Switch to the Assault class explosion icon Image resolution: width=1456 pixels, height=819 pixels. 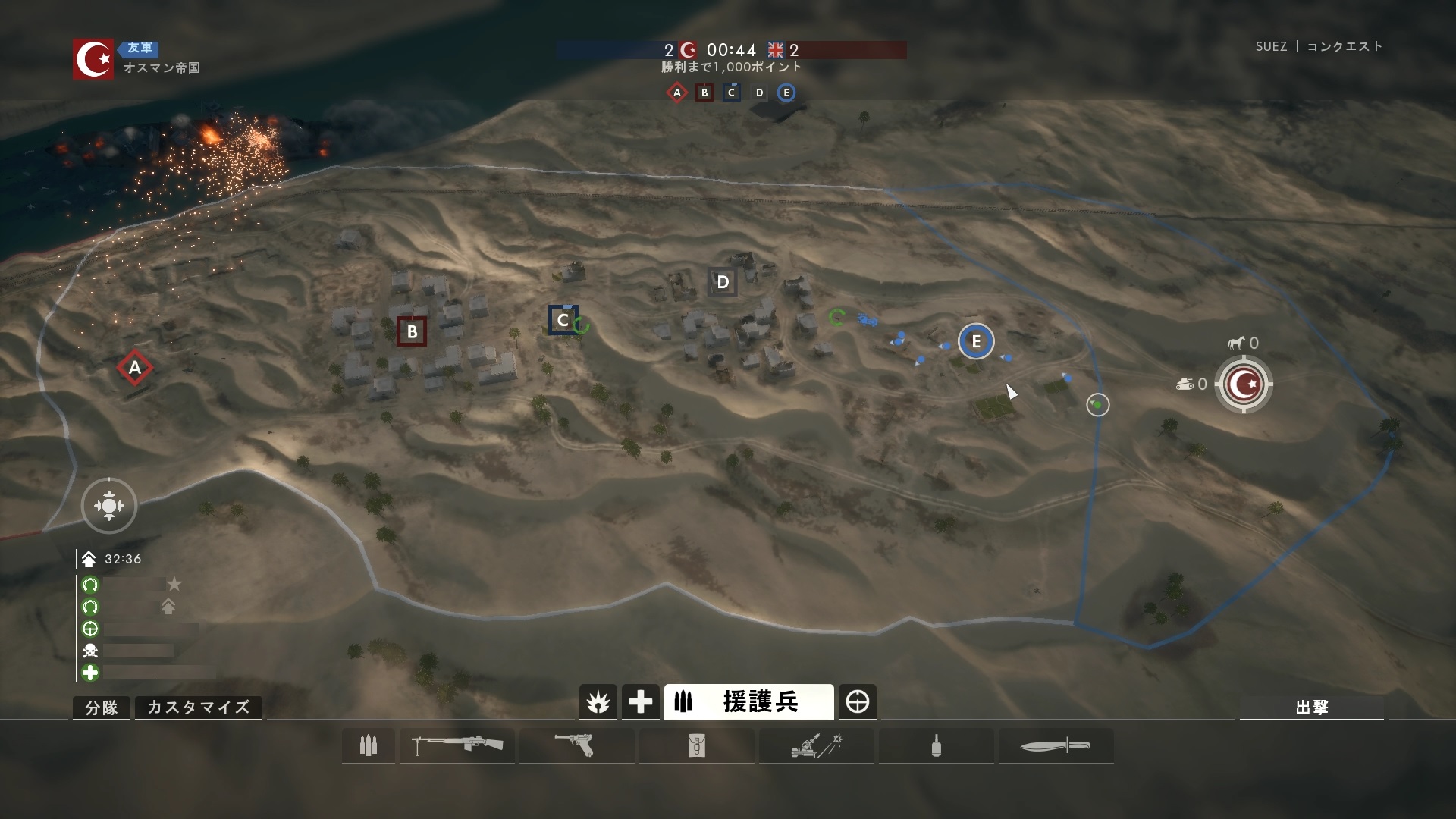(x=598, y=702)
